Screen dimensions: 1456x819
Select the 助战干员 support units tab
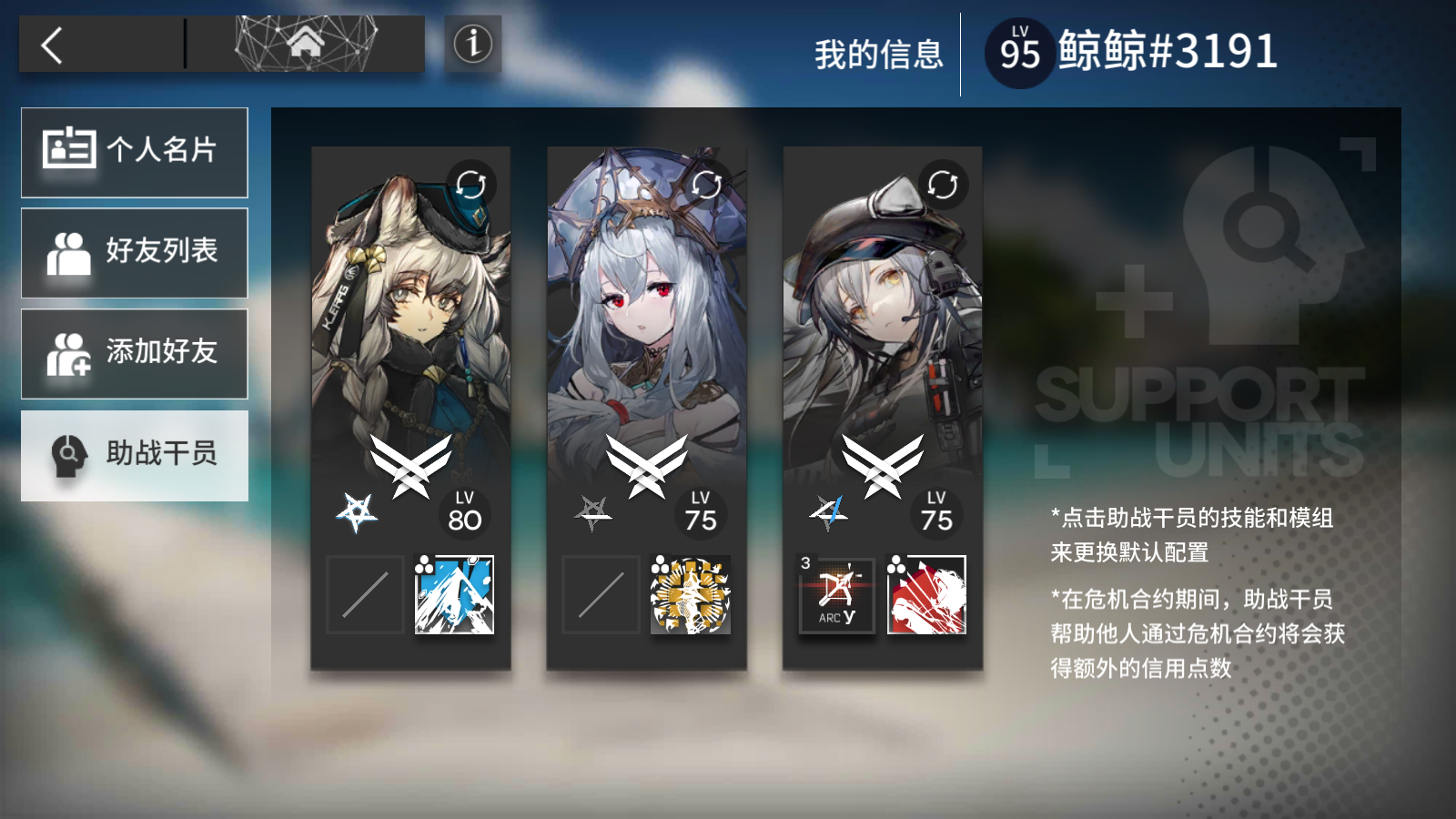click(135, 455)
